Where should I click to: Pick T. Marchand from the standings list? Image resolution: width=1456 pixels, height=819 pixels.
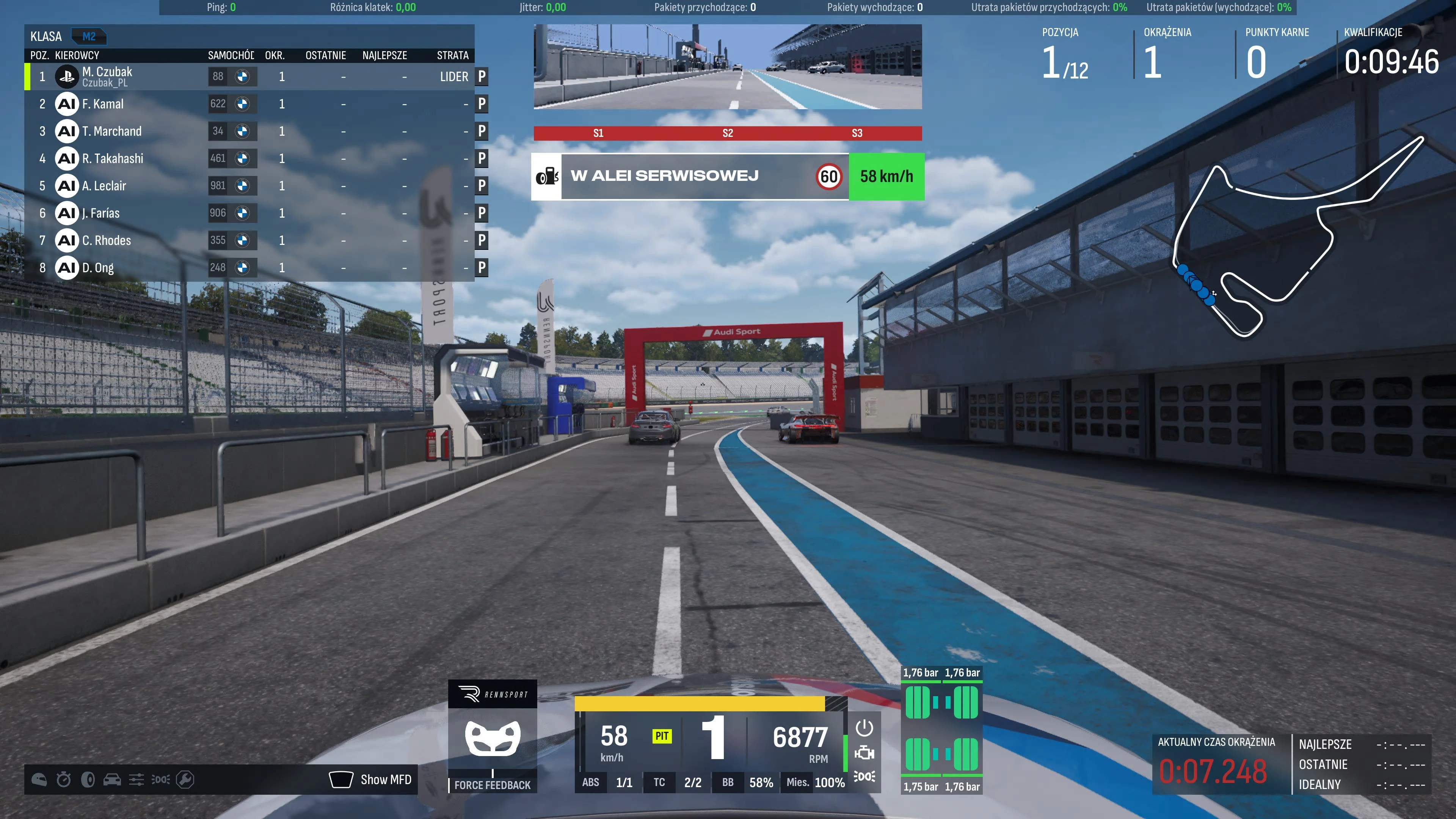(x=112, y=131)
